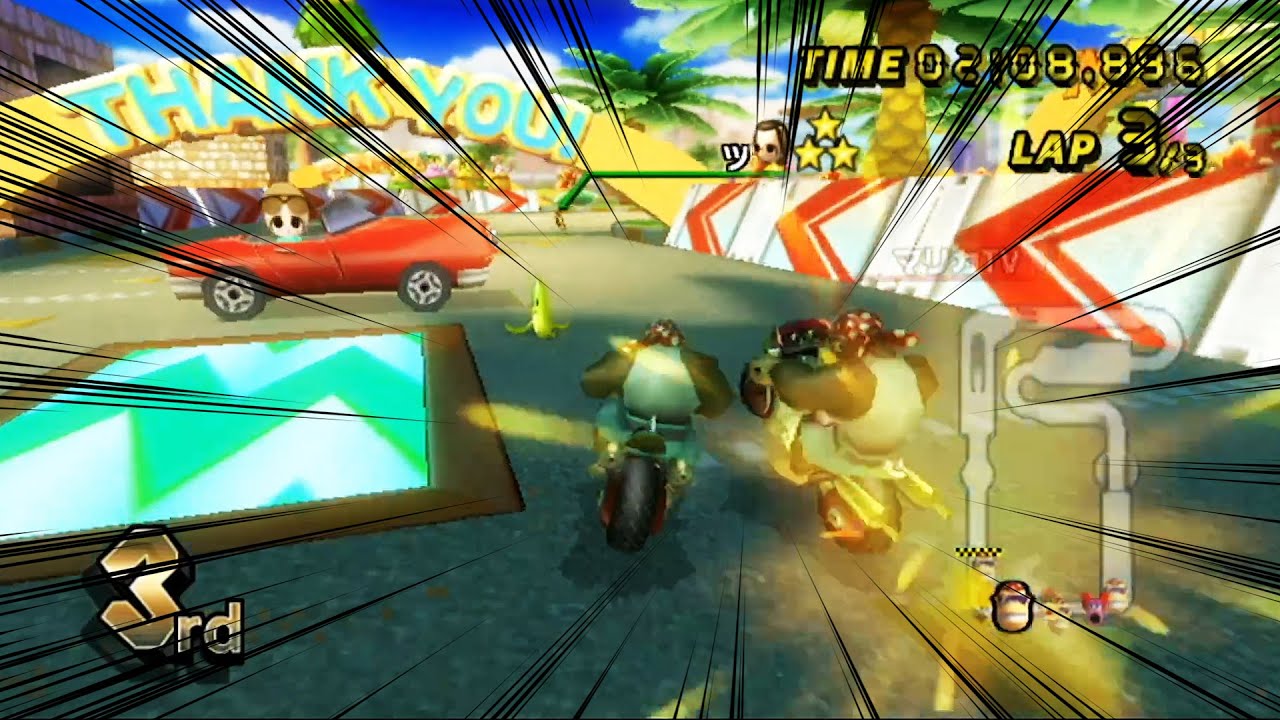Toggle the ツ player name label

pos(734,155)
